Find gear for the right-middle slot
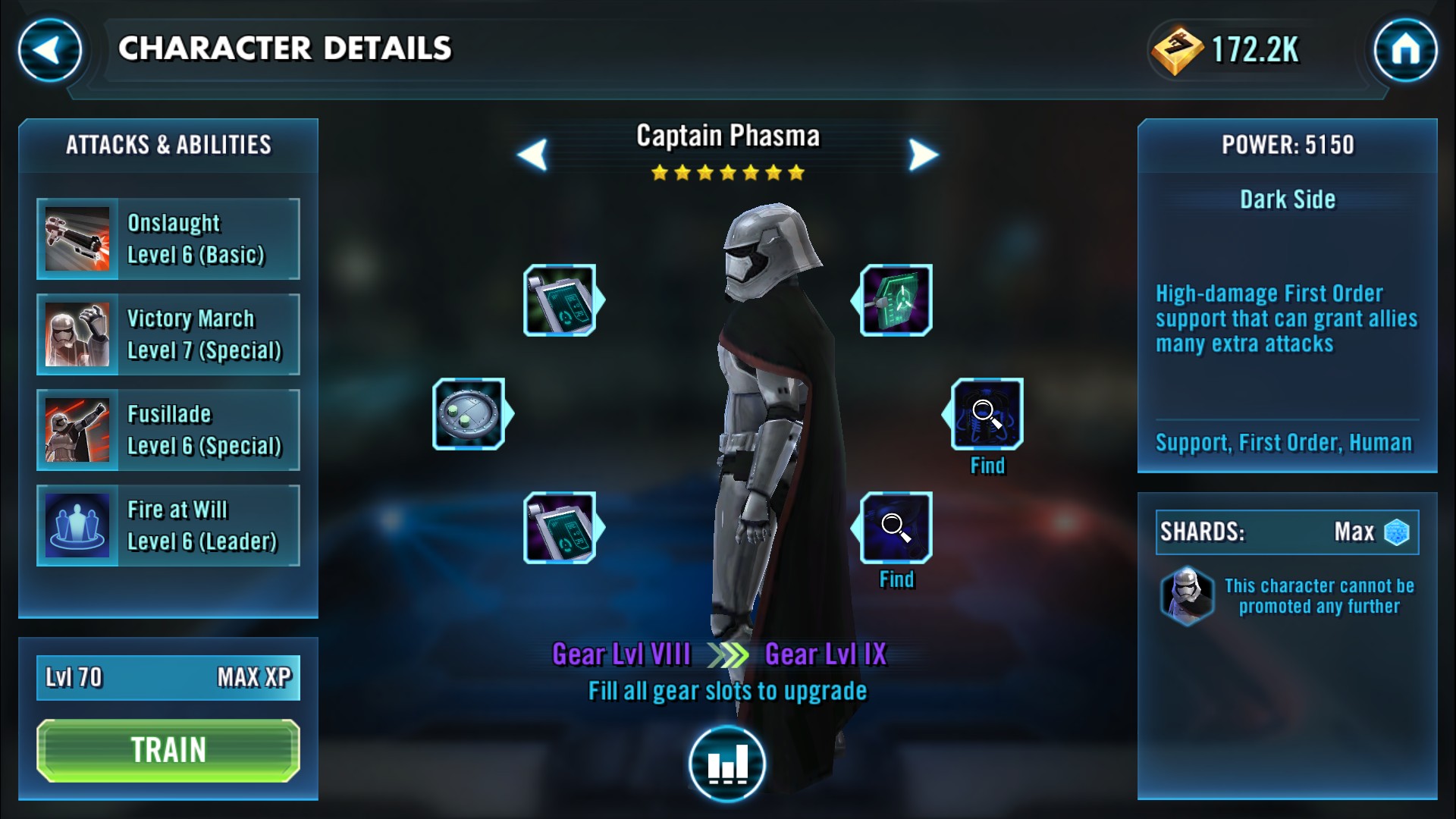 [987, 415]
